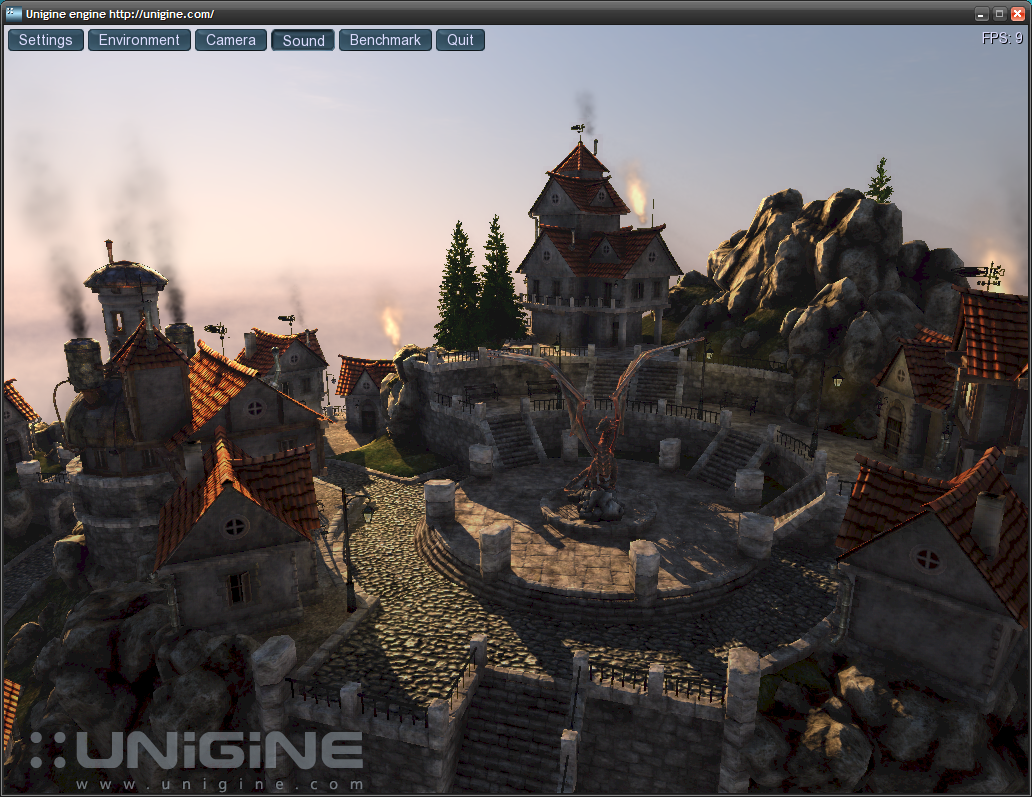Open the Settings menu
The width and height of the screenshot is (1032, 797).
click(46, 40)
